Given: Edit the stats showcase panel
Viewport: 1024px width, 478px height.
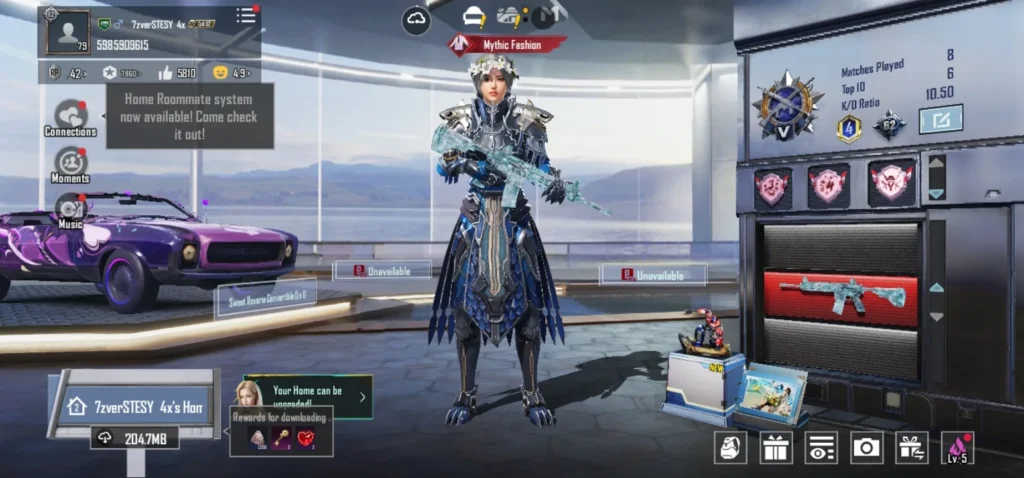Looking at the screenshot, I should pos(940,119).
